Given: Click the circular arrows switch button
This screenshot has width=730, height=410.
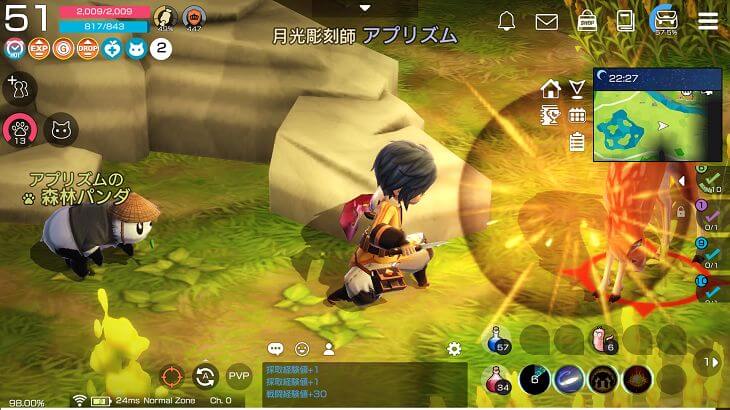Looking at the screenshot, I should tap(206, 377).
